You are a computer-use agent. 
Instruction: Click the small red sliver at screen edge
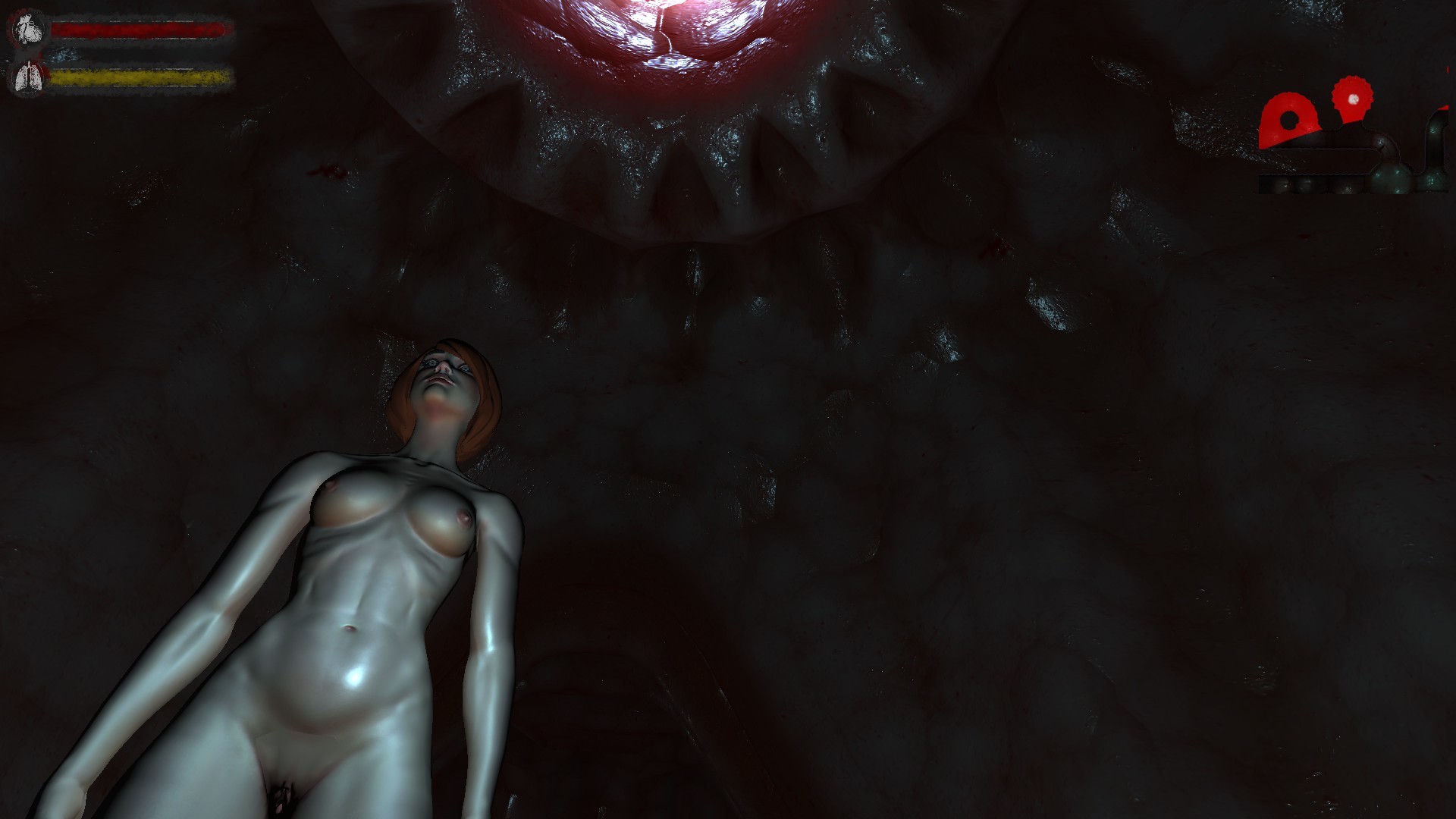point(1447,69)
